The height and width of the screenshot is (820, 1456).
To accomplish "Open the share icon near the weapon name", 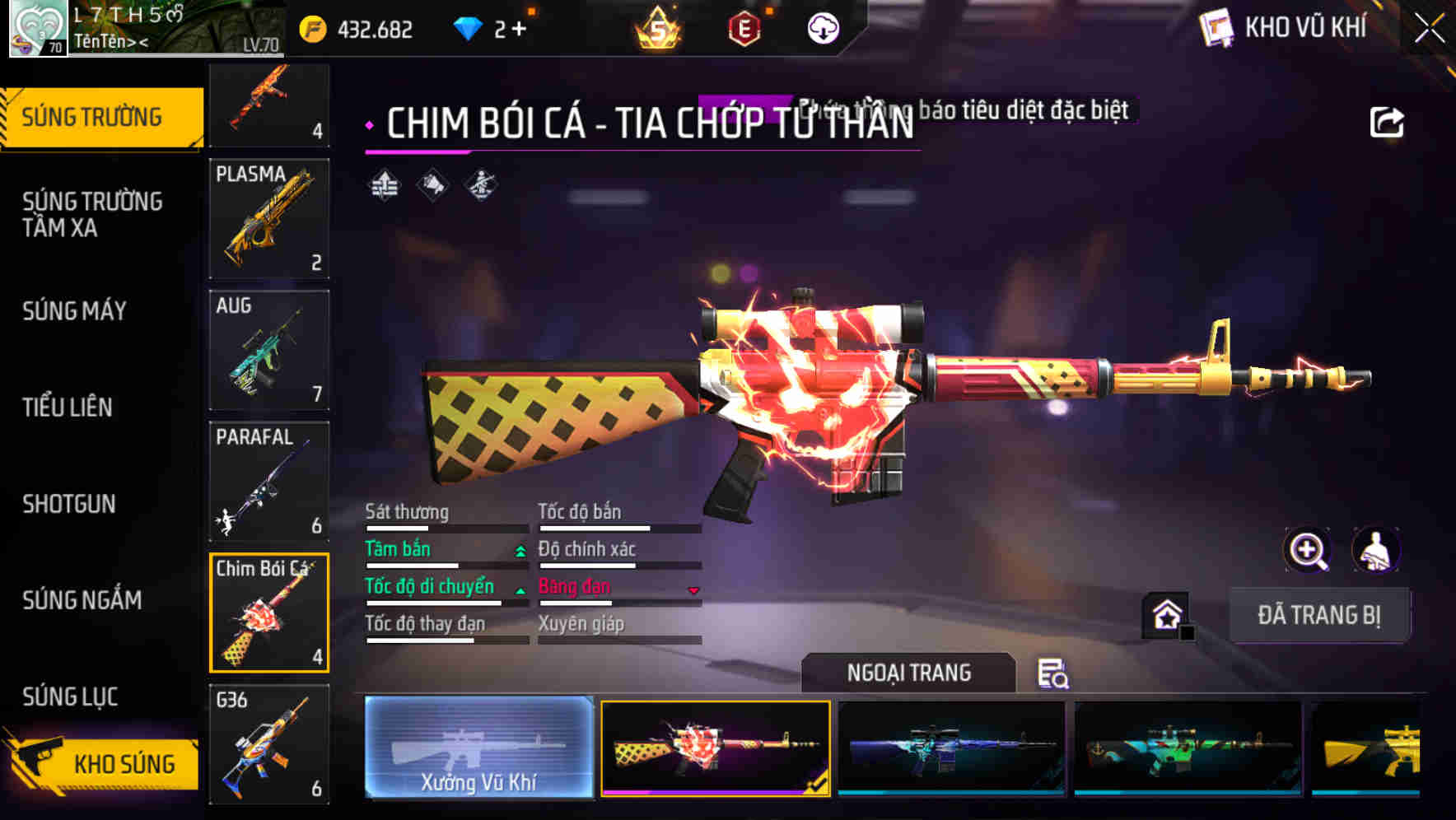I will (x=1388, y=121).
